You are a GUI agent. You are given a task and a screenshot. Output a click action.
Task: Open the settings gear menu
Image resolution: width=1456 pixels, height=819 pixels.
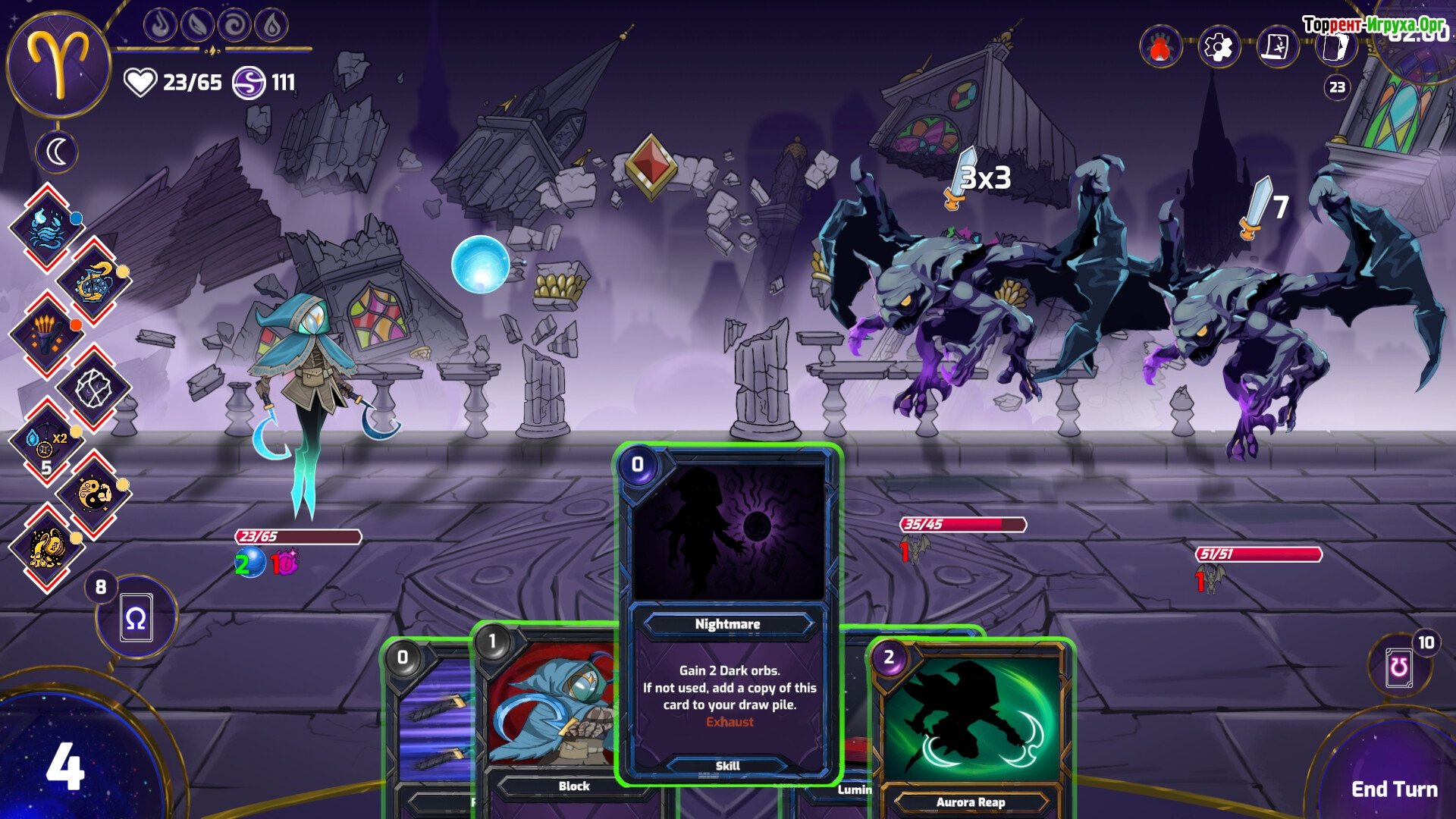point(1218,47)
